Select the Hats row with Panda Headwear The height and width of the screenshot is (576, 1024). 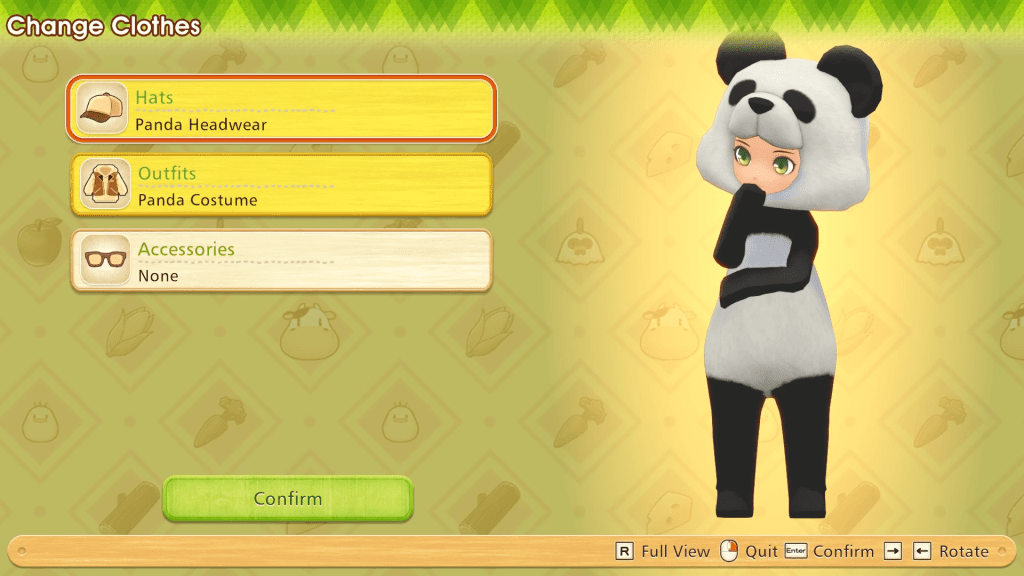281,108
